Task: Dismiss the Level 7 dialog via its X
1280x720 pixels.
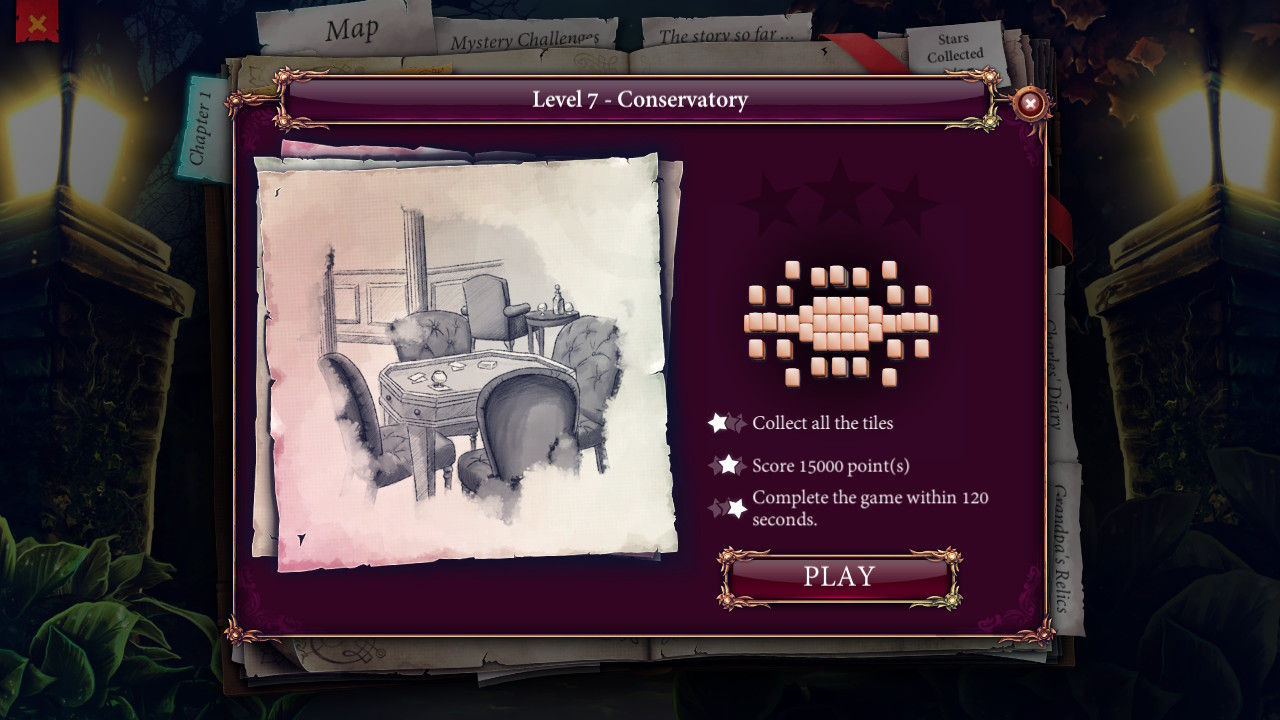Action: point(1029,104)
